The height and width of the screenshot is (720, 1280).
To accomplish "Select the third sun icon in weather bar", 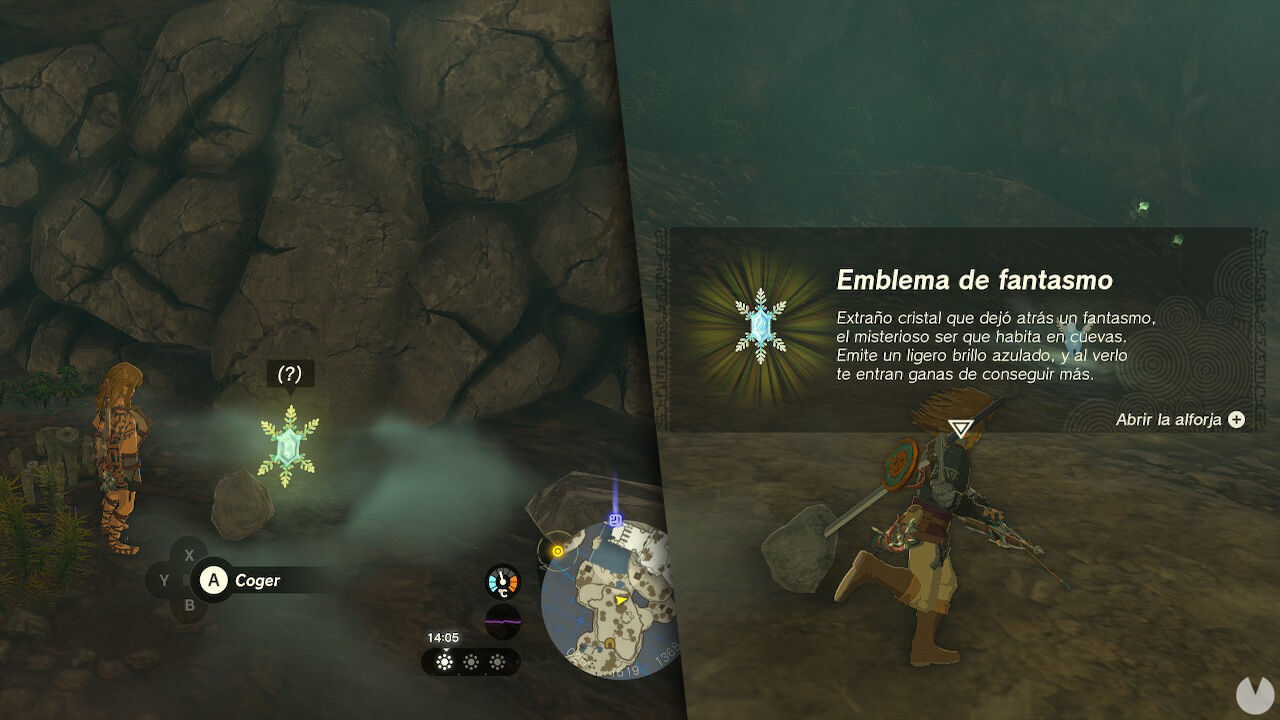I will pyautogui.click(x=497, y=660).
